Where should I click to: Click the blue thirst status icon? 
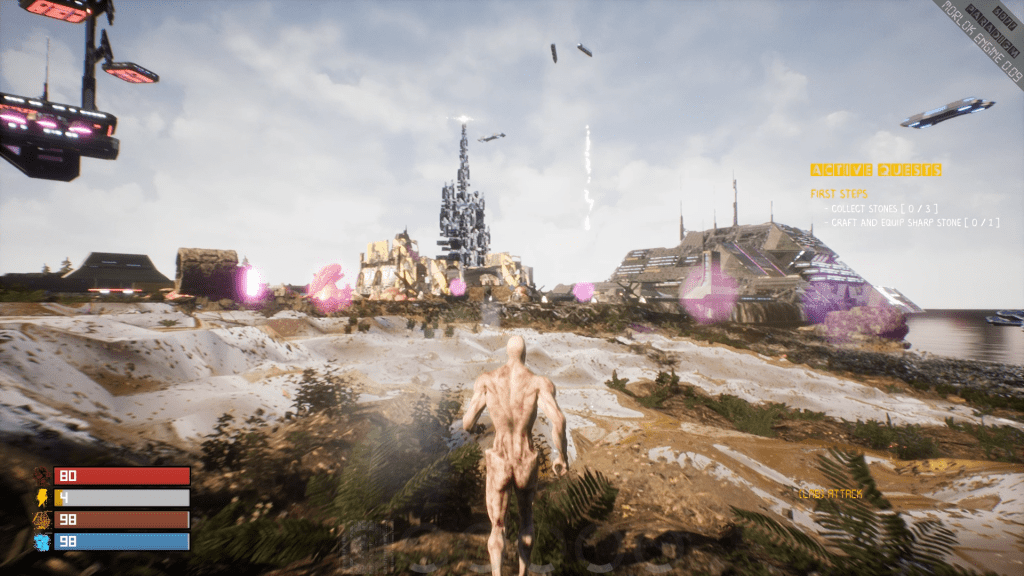pyautogui.click(x=41, y=542)
